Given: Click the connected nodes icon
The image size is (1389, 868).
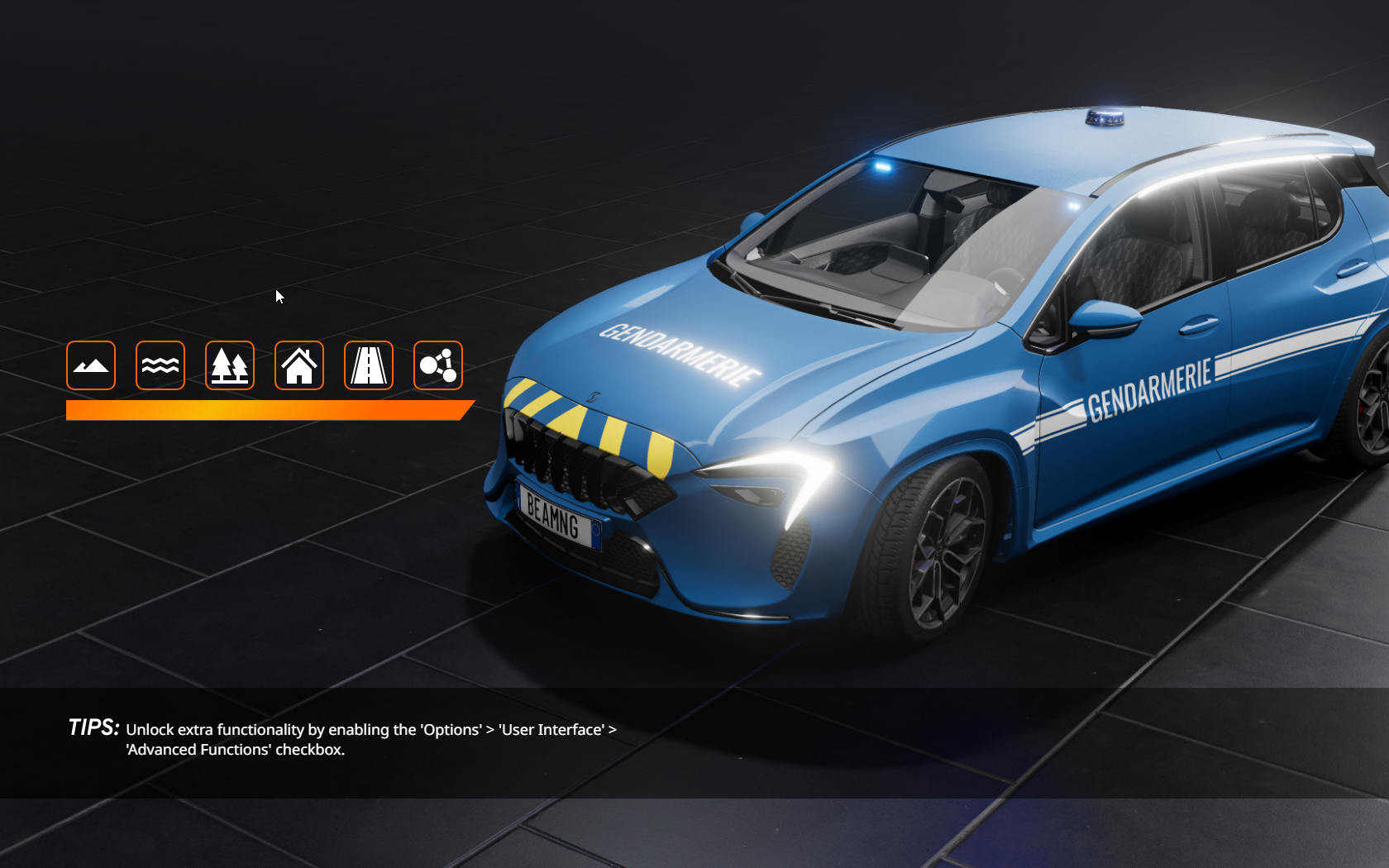Looking at the screenshot, I should [438, 365].
